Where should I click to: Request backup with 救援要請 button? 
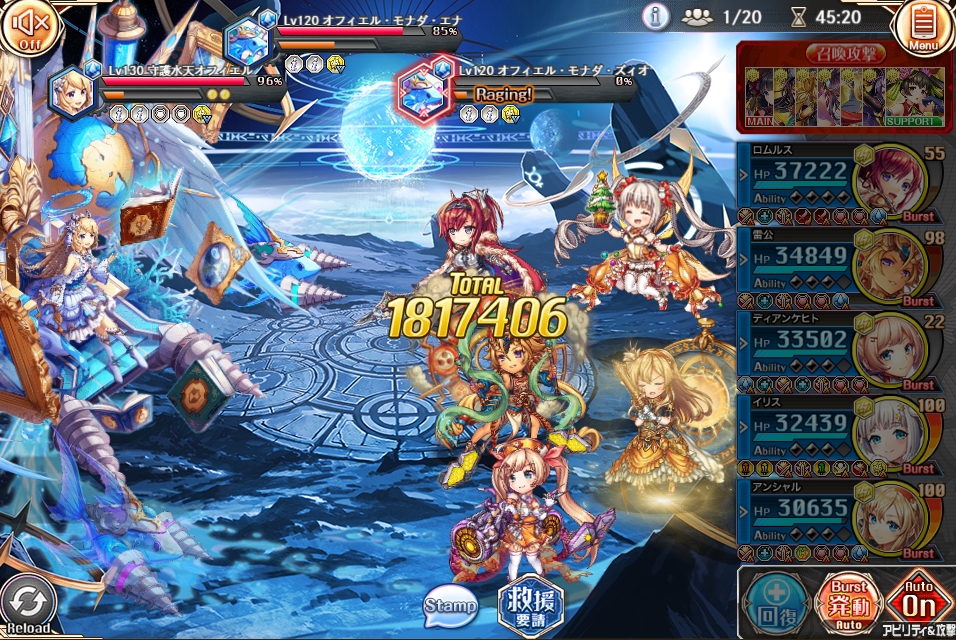530,603
